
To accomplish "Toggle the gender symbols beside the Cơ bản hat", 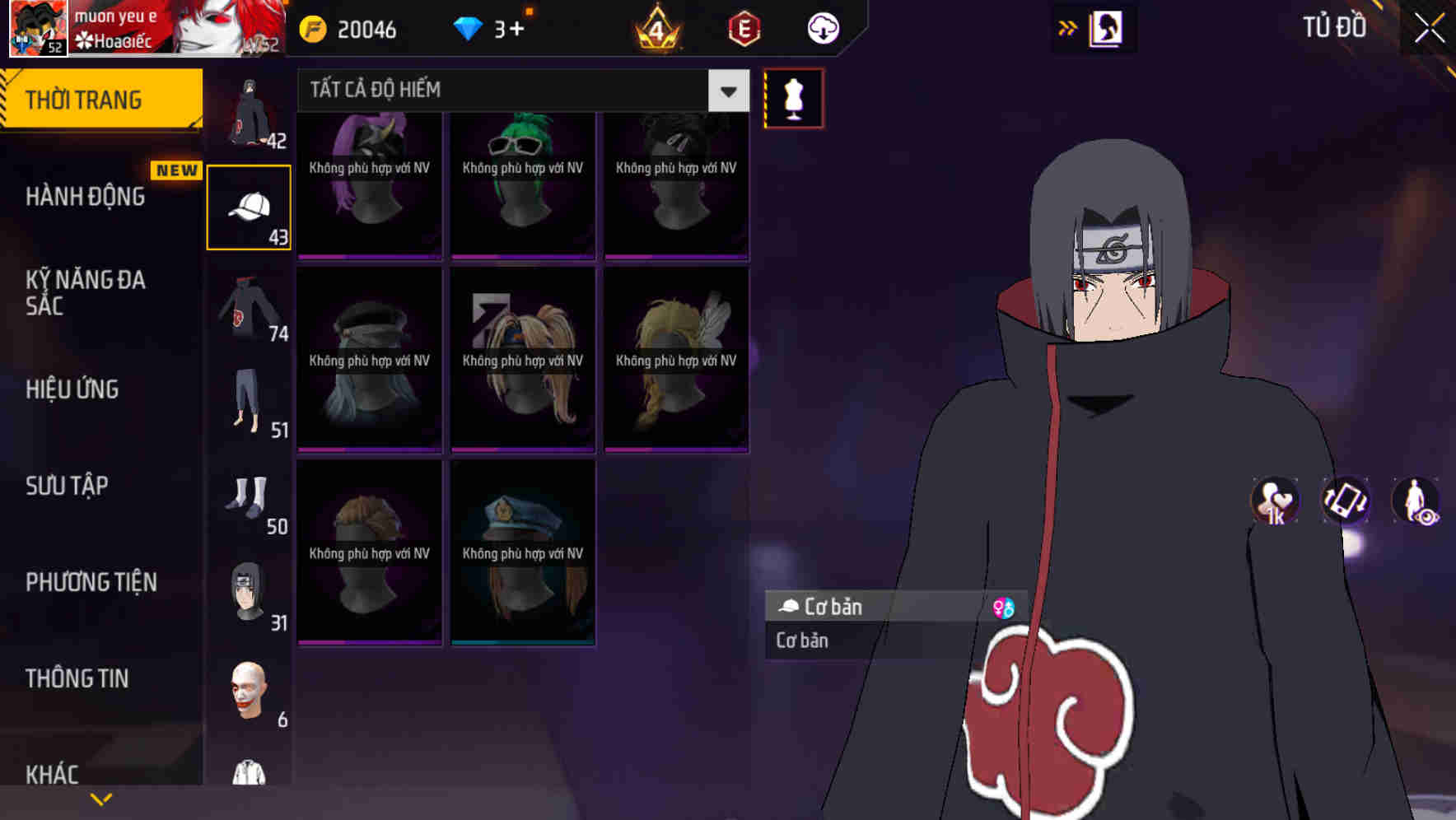I will [x=1005, y=607].
